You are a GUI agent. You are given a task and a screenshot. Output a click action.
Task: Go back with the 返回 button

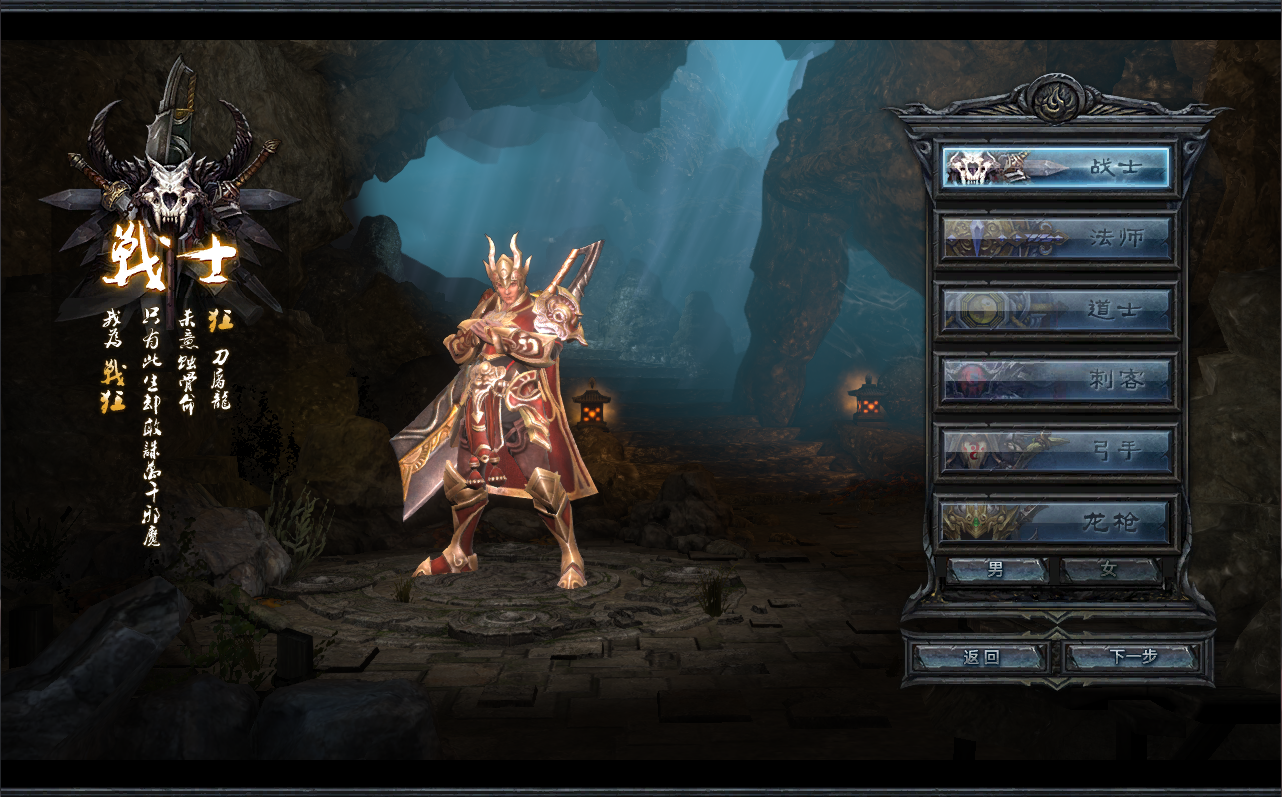coord(980,658)
